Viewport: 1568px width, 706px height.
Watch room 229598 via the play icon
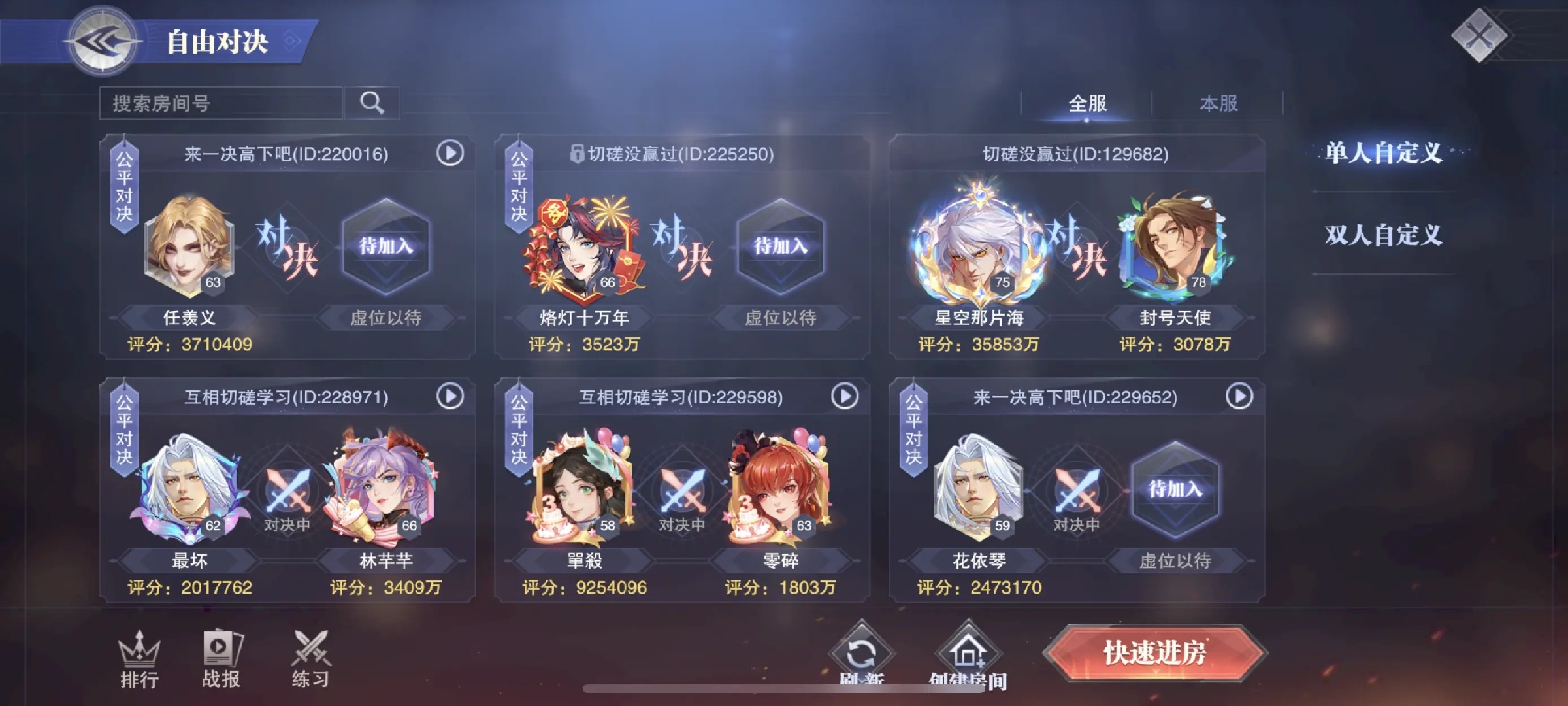(845, 396)
